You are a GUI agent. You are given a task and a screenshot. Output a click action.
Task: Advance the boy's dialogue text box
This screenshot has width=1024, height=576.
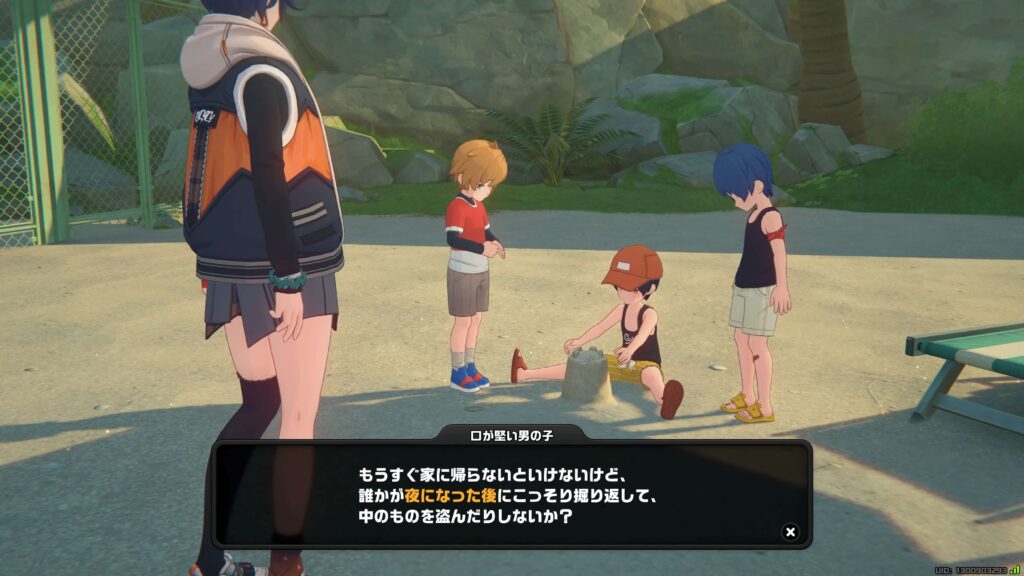[511, 494]
